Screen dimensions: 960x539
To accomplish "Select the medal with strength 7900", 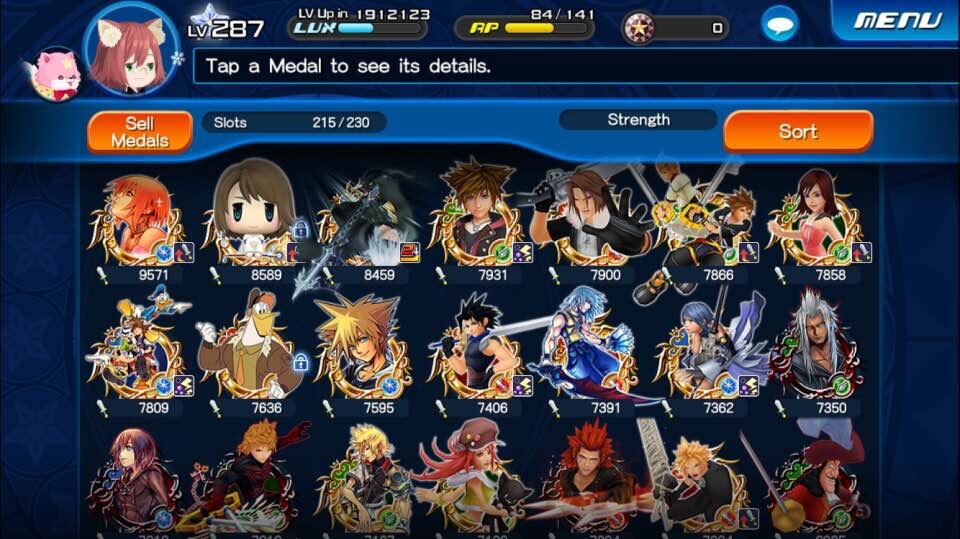I will click(x=591, y=215).
